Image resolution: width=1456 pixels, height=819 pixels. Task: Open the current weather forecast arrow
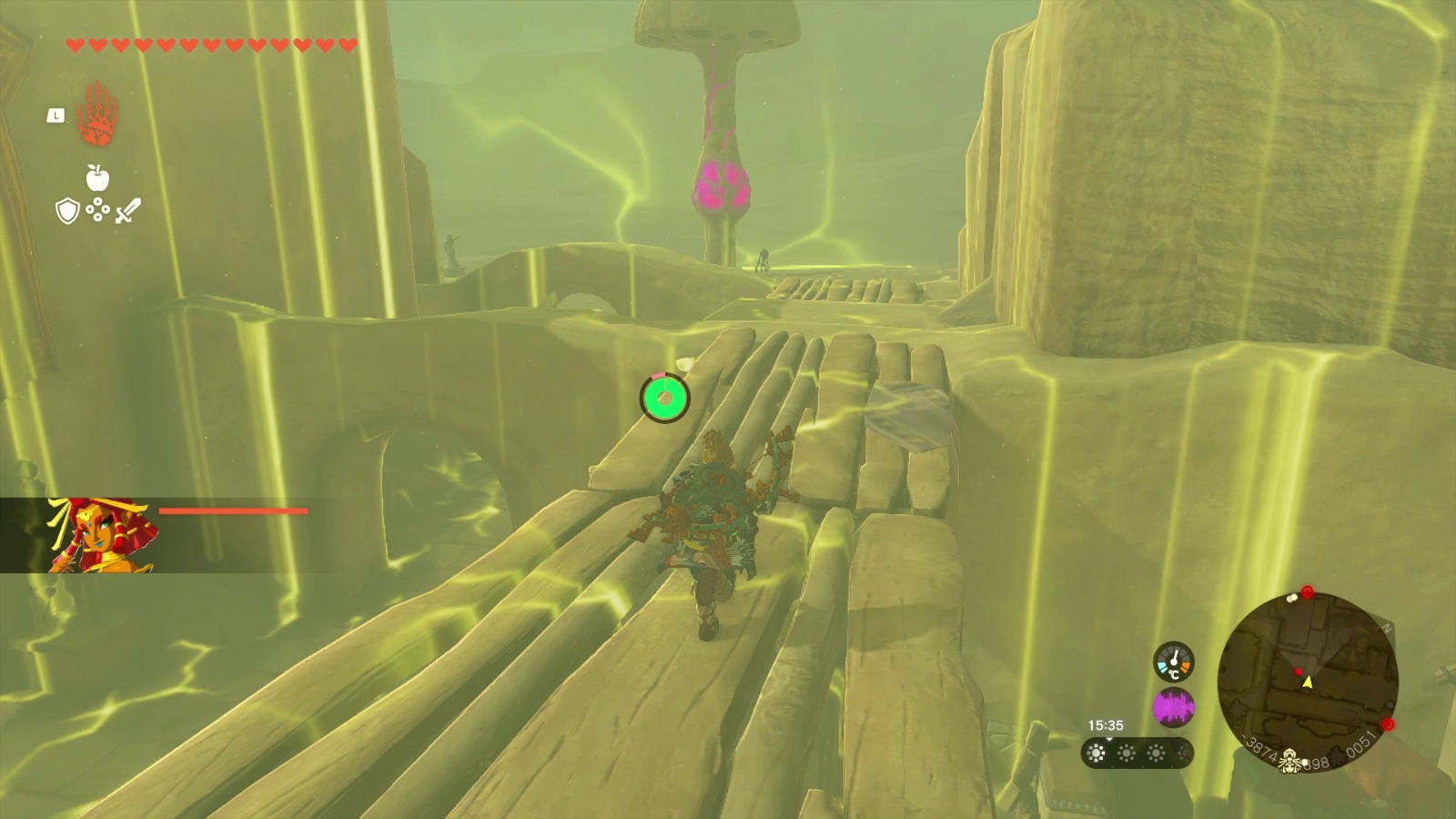pos(1107,739)
